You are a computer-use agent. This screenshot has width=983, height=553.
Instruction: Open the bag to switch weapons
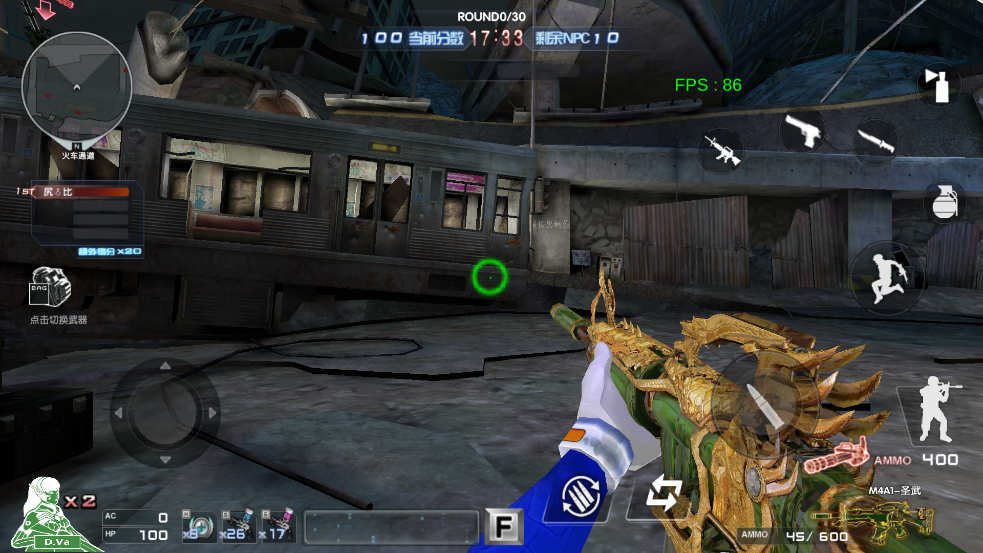tap(51, 288)
